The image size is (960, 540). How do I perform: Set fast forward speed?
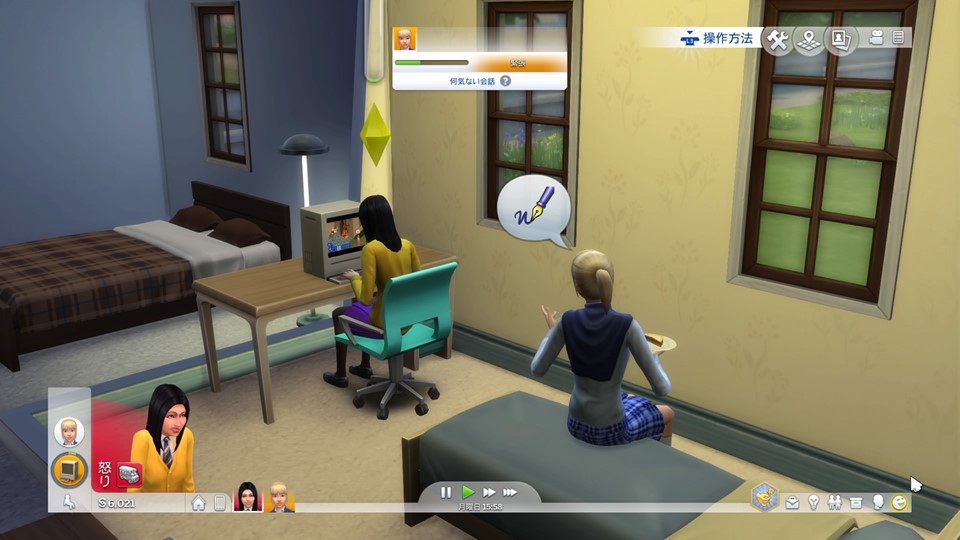(x=489, y=492)
